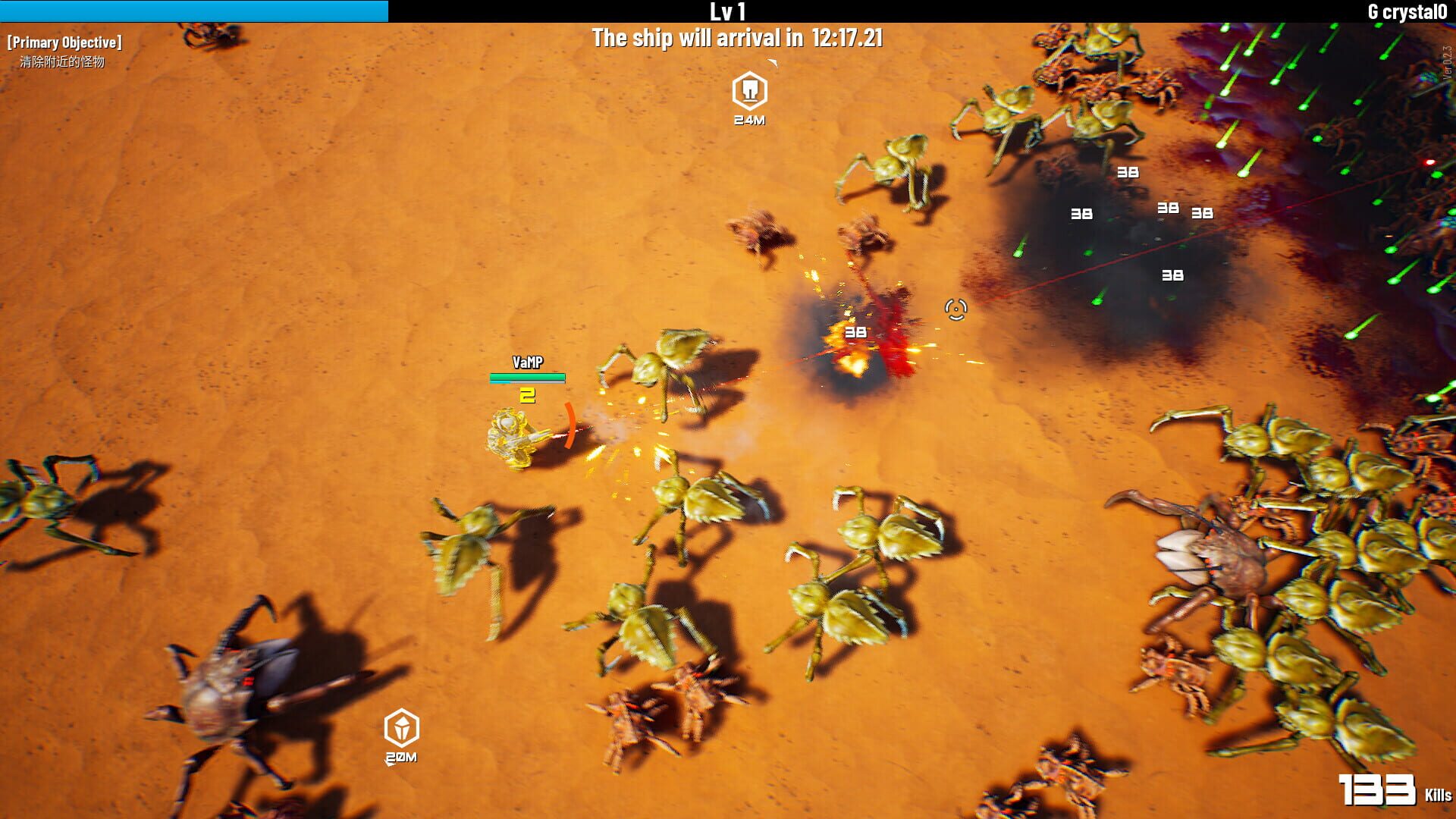
Task: Click the ship arrival countdown timer
Action: [739, 37]
